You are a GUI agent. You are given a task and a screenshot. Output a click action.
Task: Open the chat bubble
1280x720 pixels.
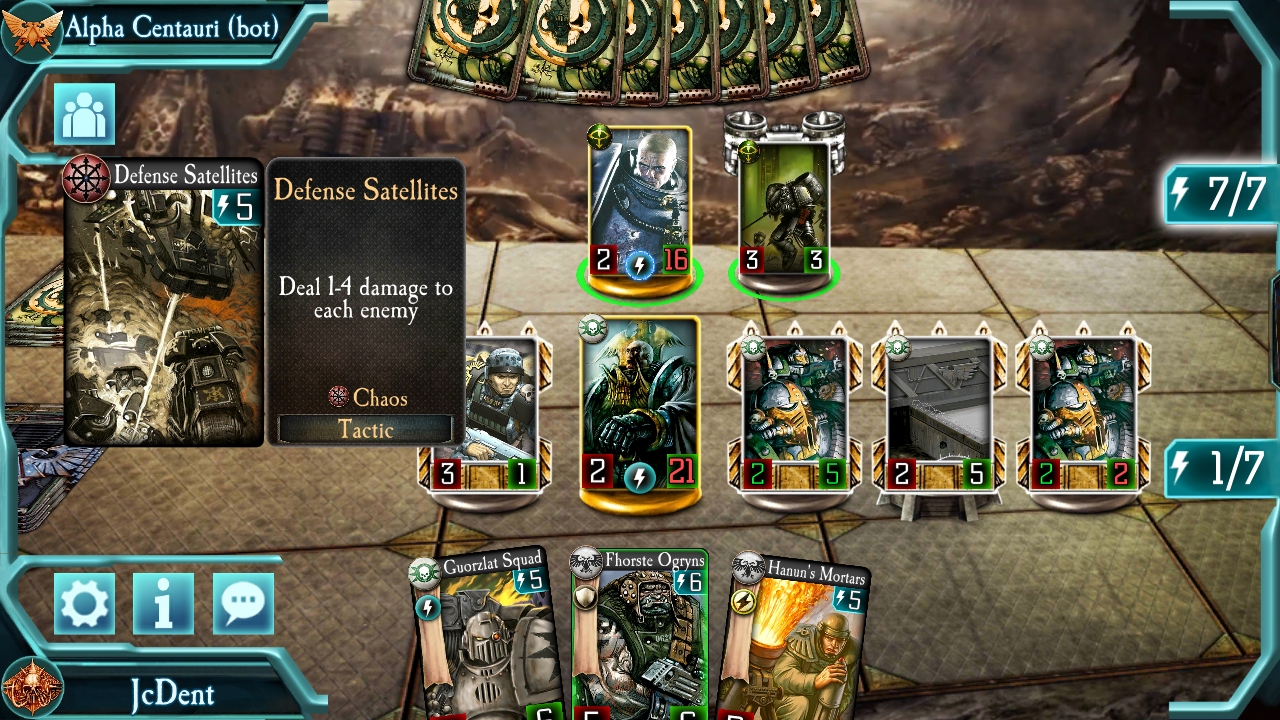click(x=243, y=603)
